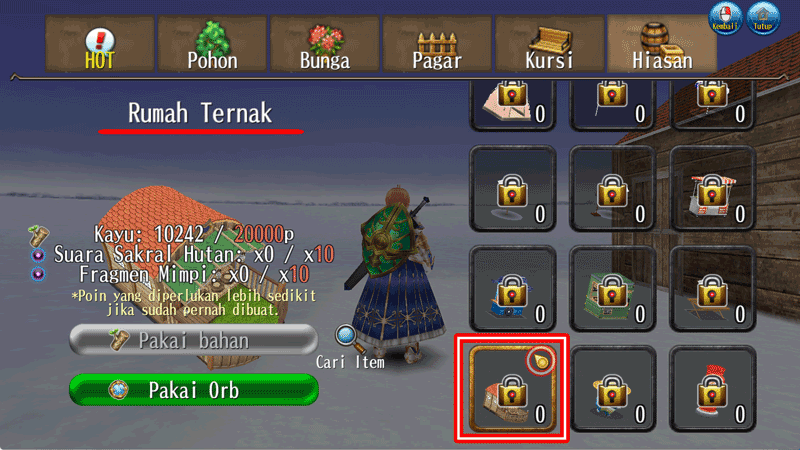This screenshot has width=800, height=450.
Task: Open the Pohon category tab
Action: pos(212,45)
